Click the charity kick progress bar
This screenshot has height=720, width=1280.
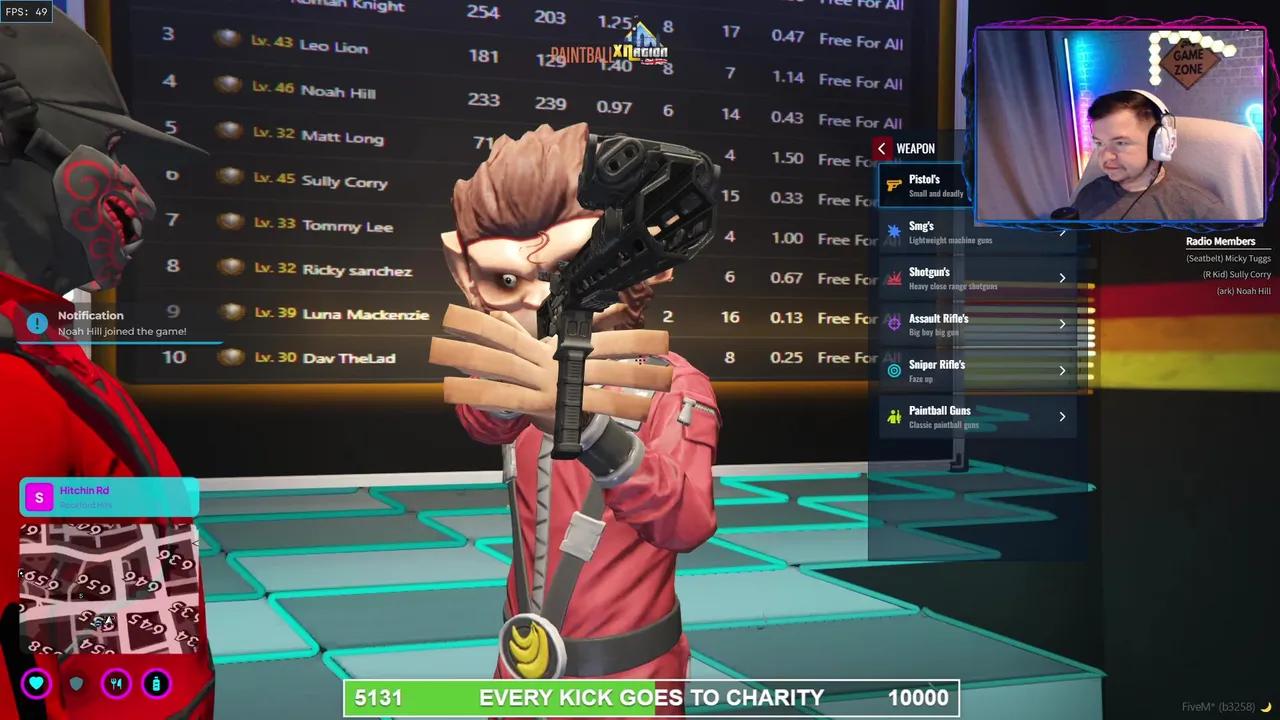tap(650, 697)
